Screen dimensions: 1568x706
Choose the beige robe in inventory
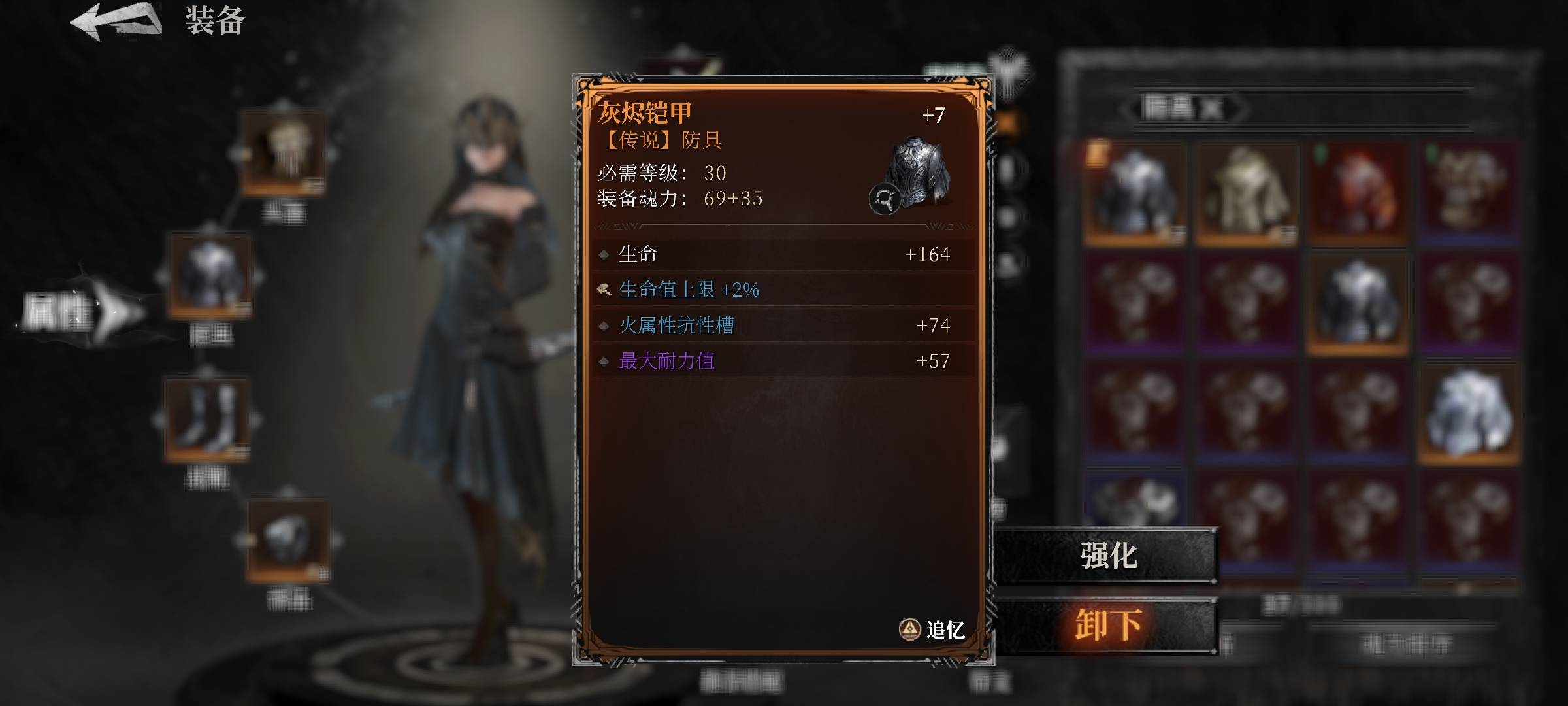point(1245,193)
